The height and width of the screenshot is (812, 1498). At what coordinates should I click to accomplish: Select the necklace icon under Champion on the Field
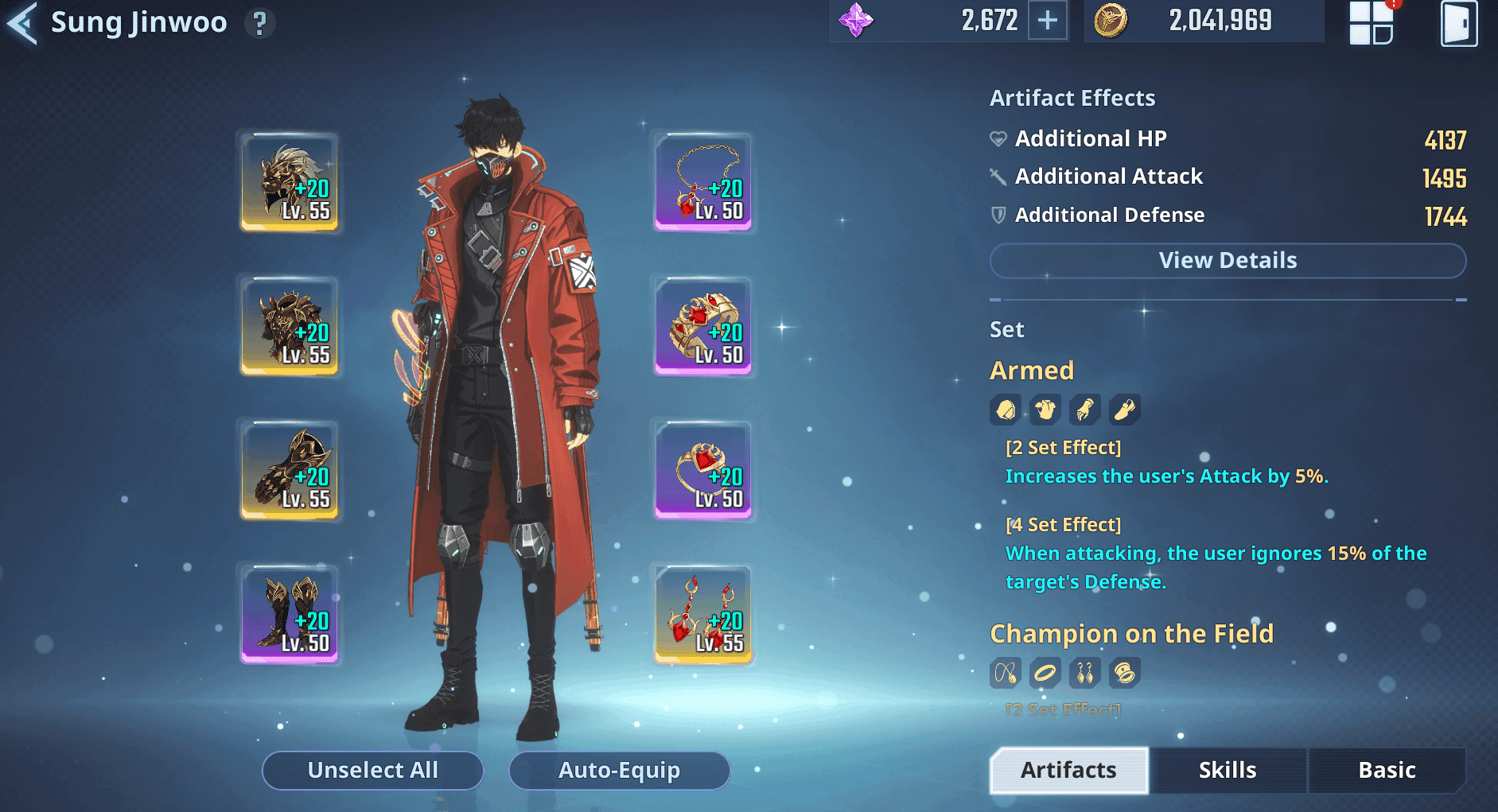pyautogui.click(x=1005, y=672)
